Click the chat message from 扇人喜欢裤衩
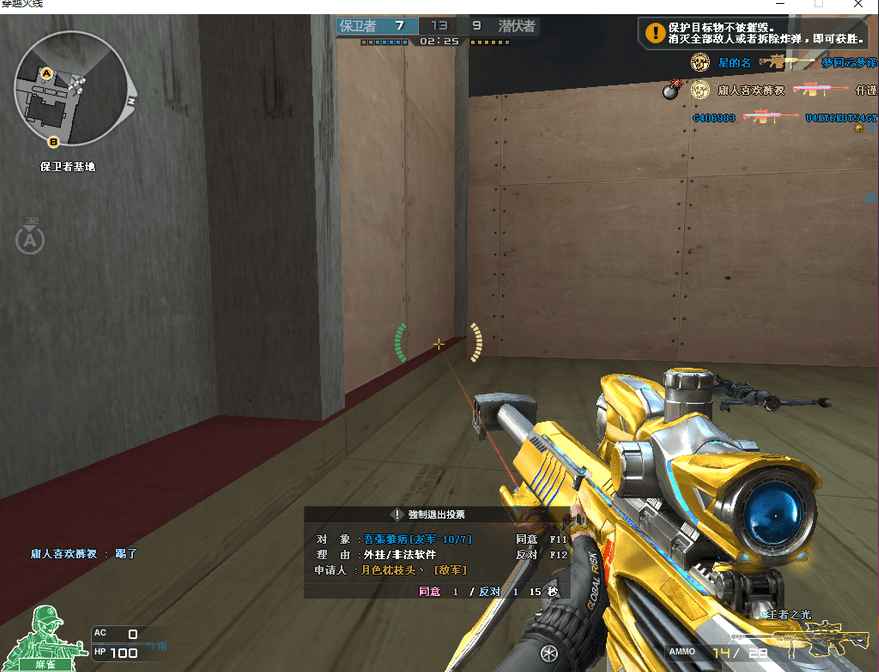Viewport: 879px width, 672px height. [83, 553]
